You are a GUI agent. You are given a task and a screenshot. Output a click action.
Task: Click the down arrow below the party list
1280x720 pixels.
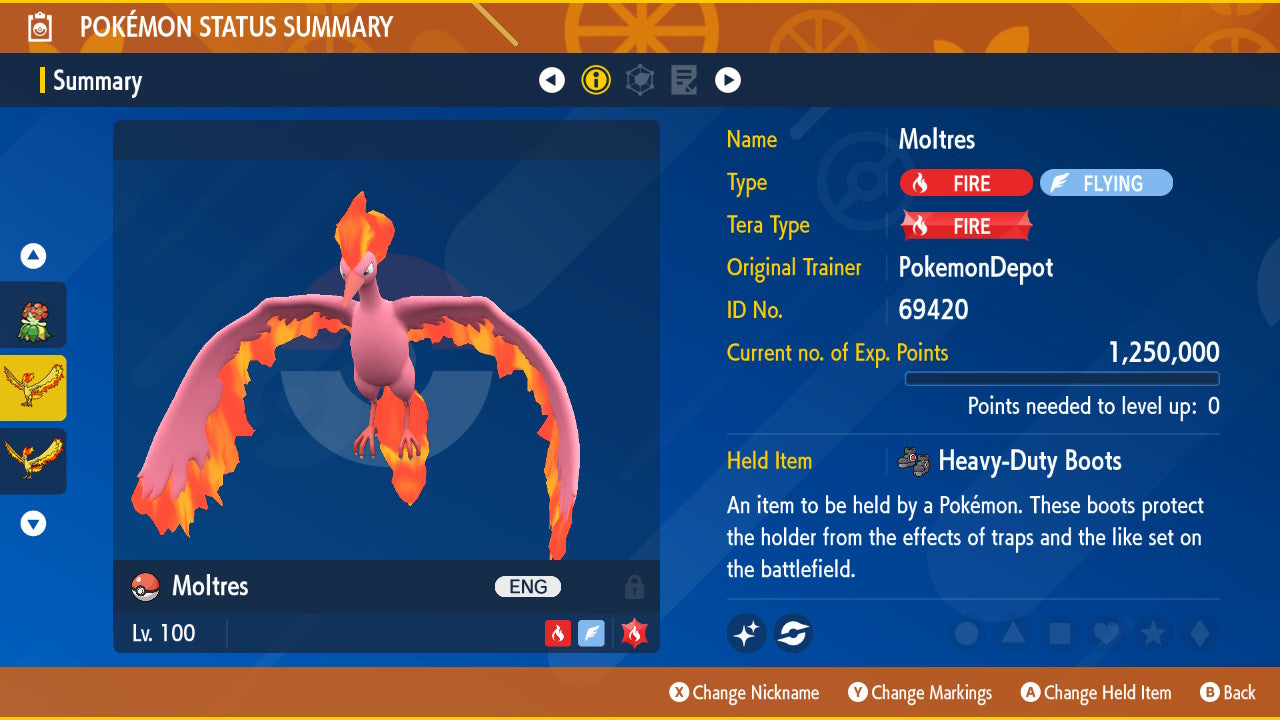(33, 523)
